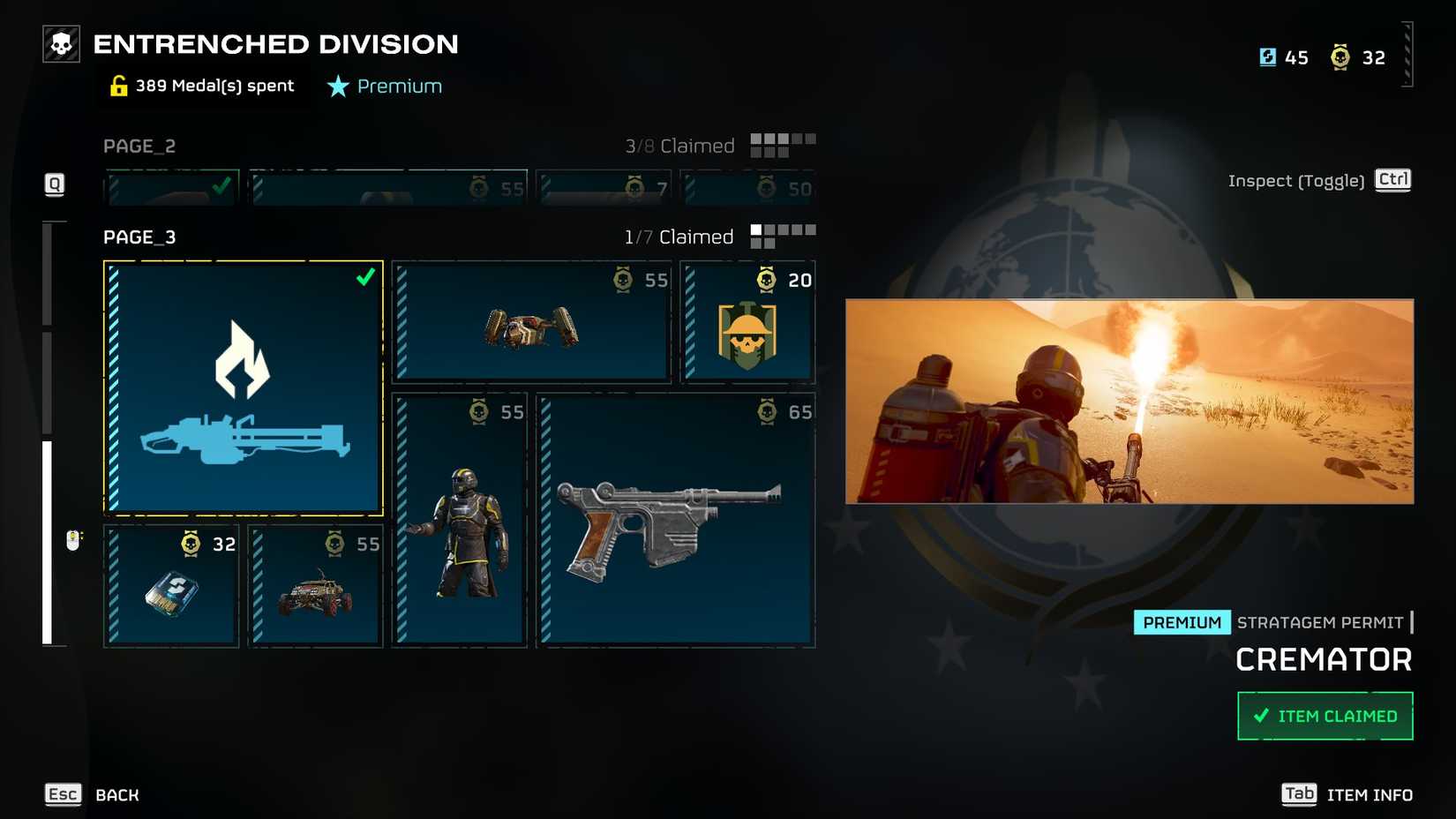Expand the PAGE_2 section
This screenshot has height=819, width=1456.
[138, 146]
